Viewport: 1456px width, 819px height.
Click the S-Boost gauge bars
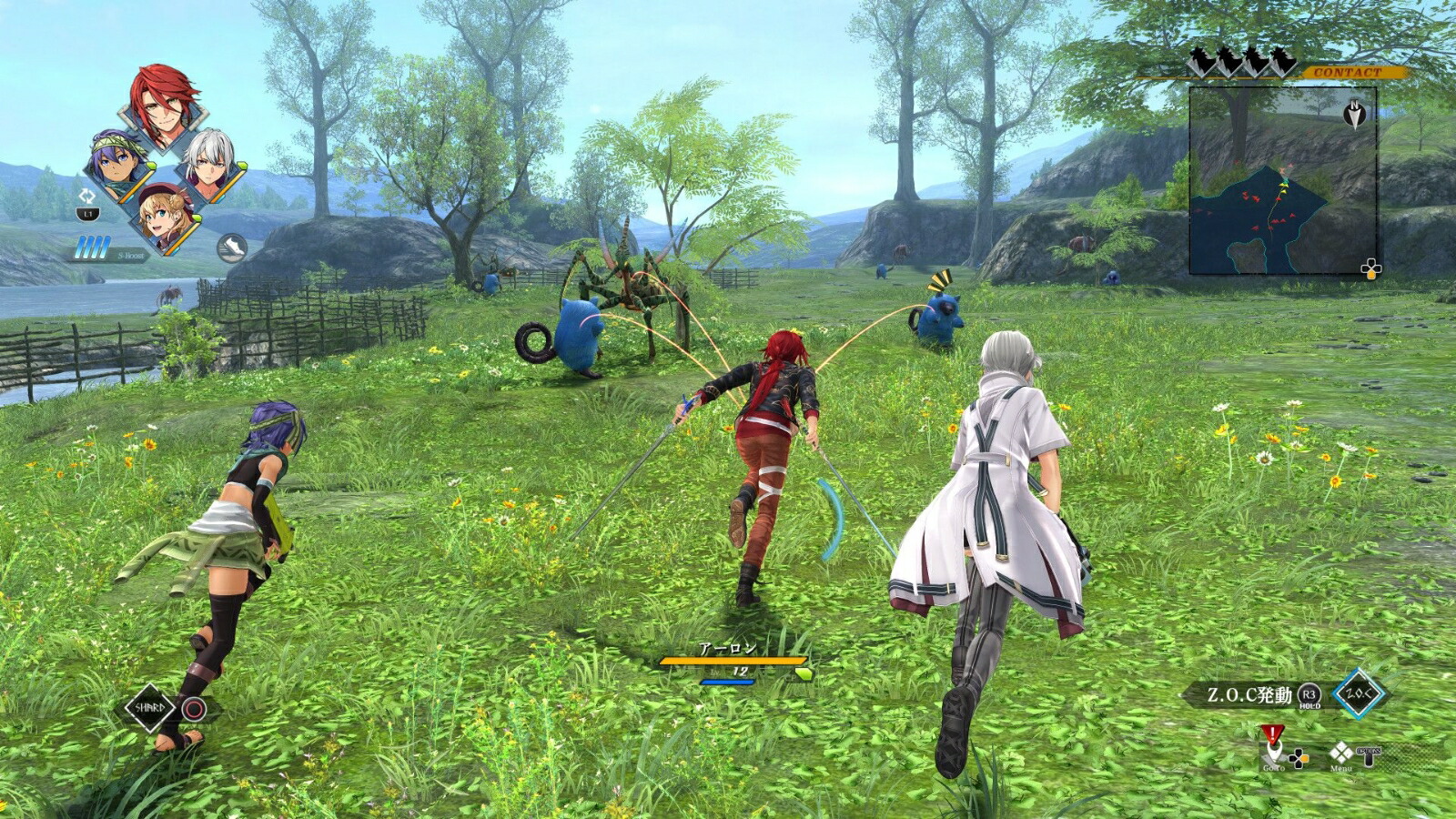[x=91, y=248]
